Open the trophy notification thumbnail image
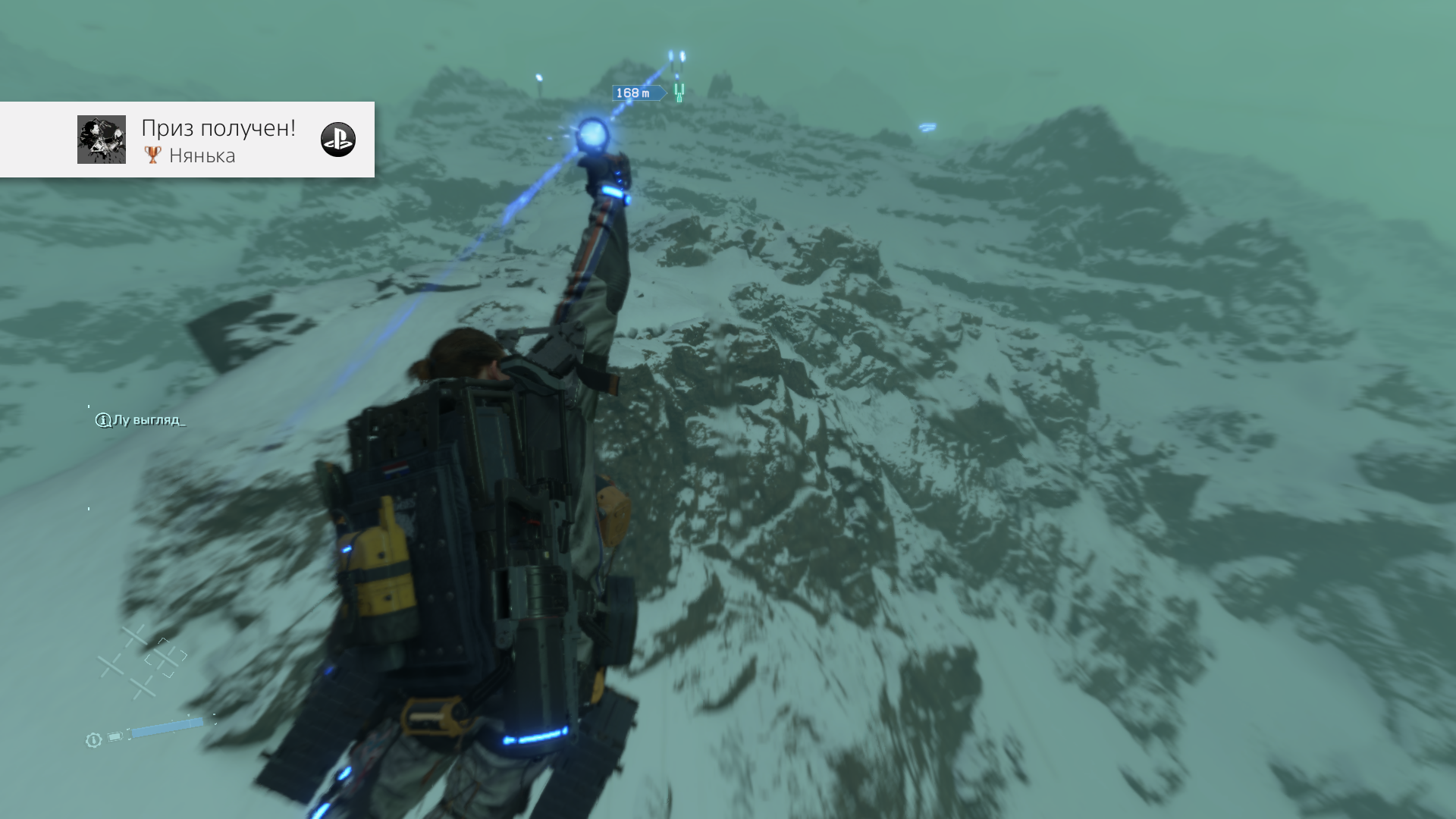The width and height of the screenshot is (1456, 819). point(102,140)
